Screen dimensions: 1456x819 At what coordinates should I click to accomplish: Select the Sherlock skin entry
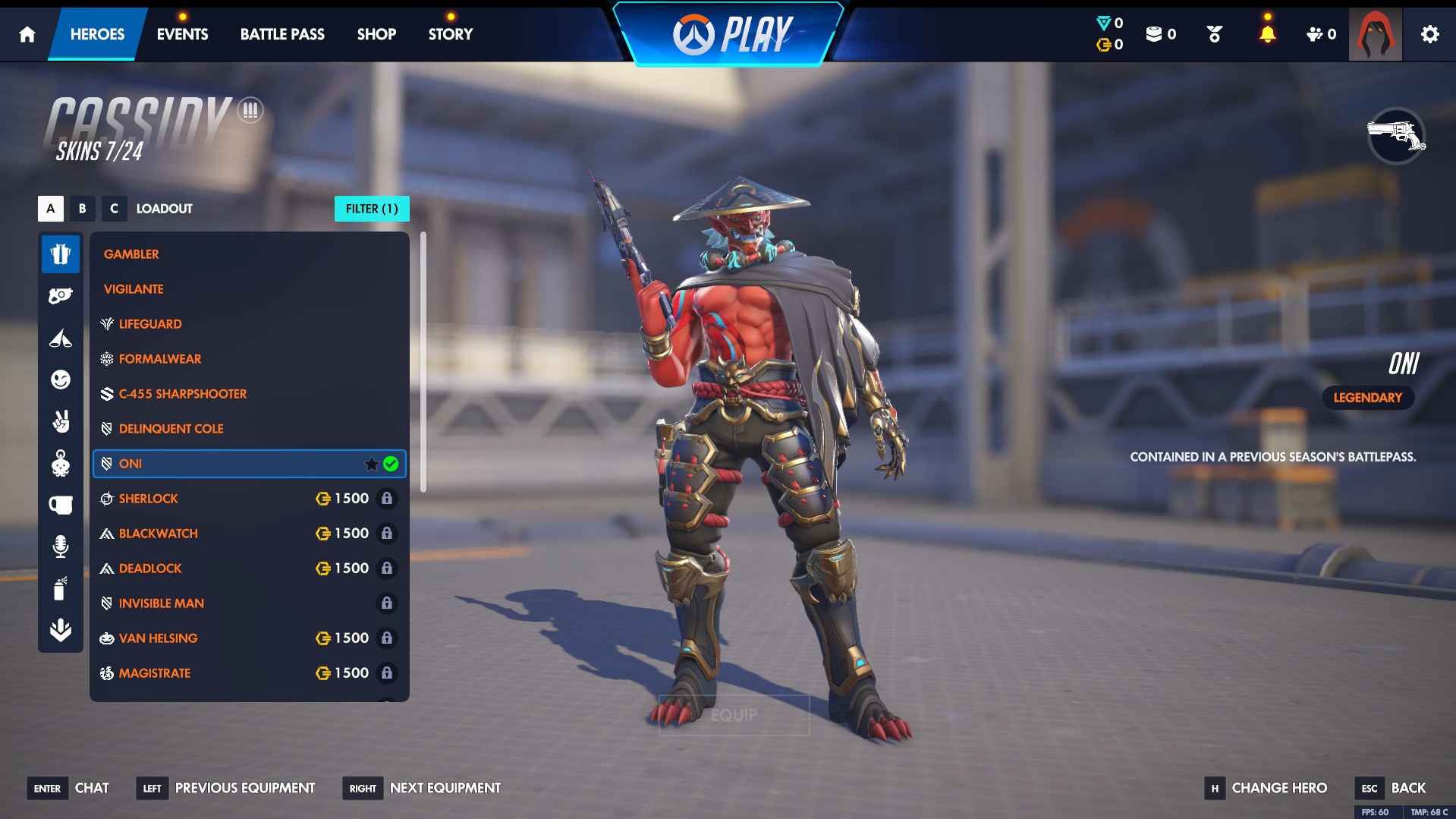tap(149, 499)
